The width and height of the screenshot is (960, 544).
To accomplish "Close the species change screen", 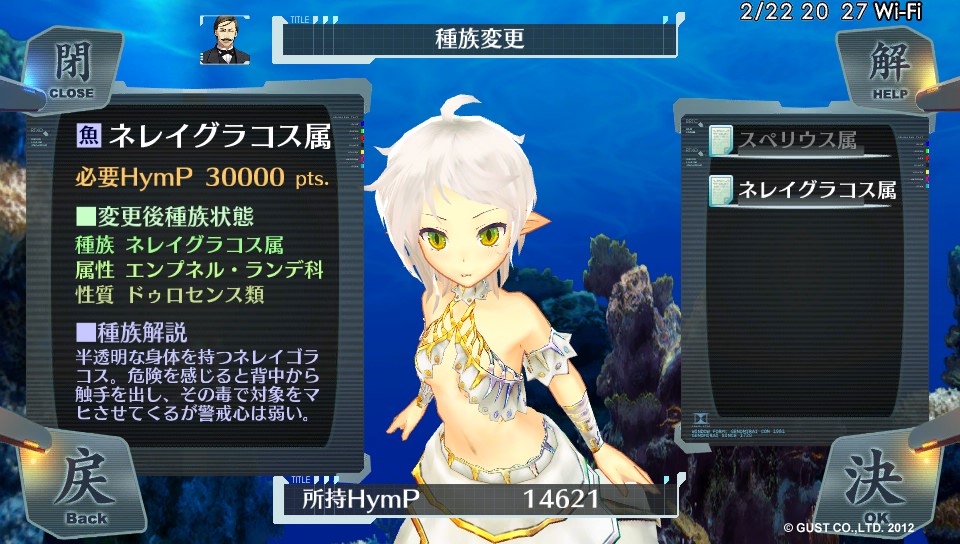I will tap(70, 70).
